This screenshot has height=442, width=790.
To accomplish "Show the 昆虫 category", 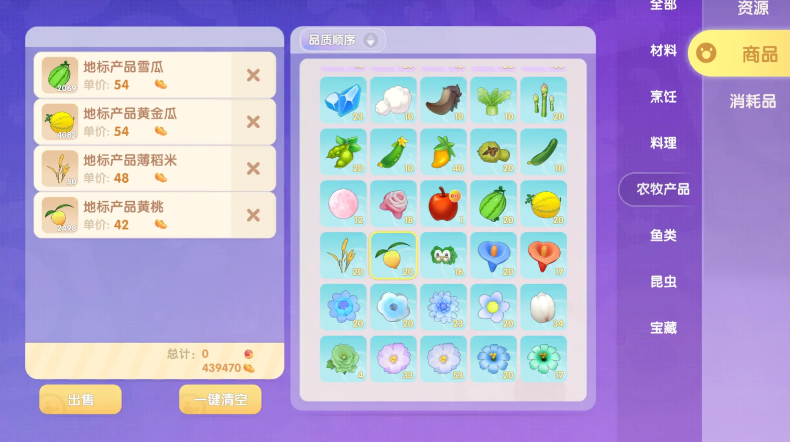I will coord(663,281).
